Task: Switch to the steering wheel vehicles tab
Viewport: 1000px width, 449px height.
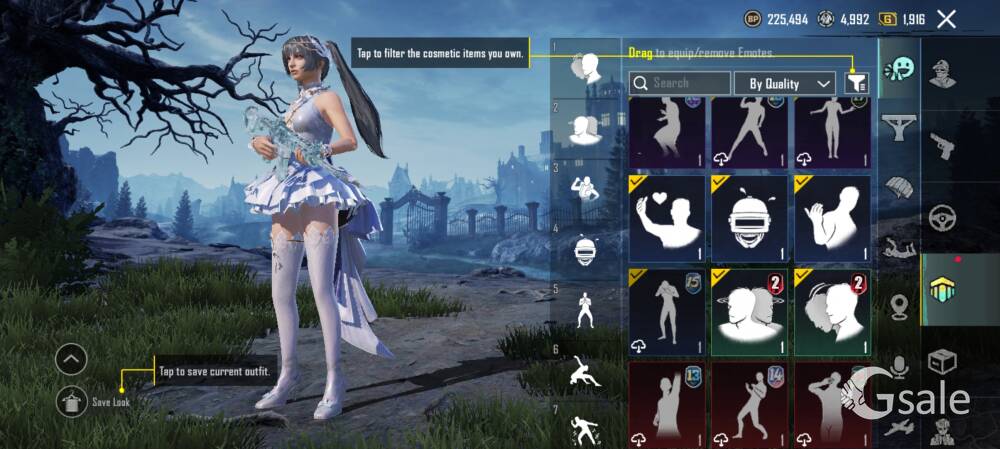Action: click(x=942, y=217)
